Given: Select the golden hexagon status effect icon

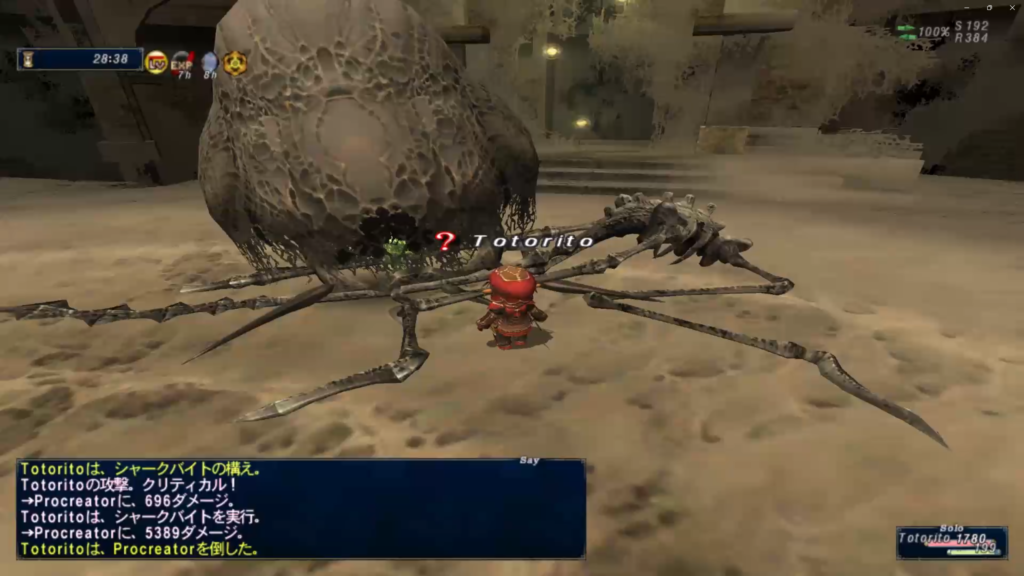Looking at the screenshot, I should pyautogui.click(x=235, y=62).
